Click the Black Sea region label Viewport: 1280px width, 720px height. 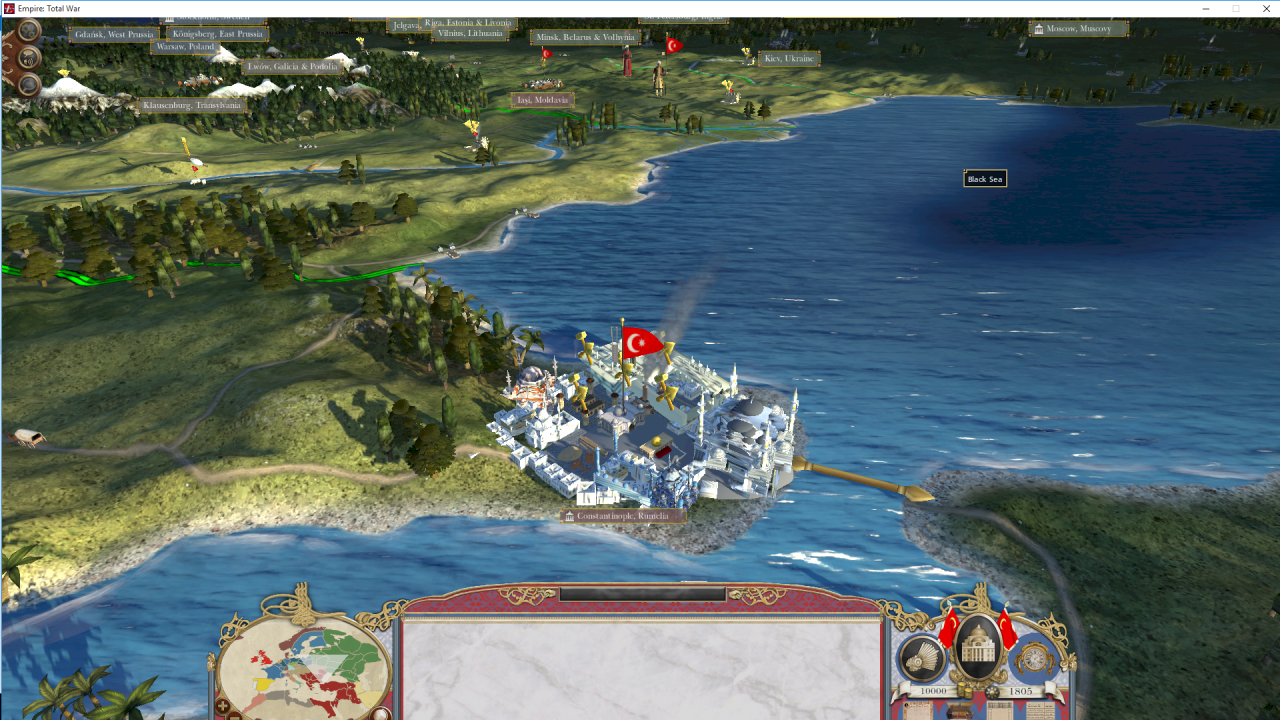coord(984,179)
